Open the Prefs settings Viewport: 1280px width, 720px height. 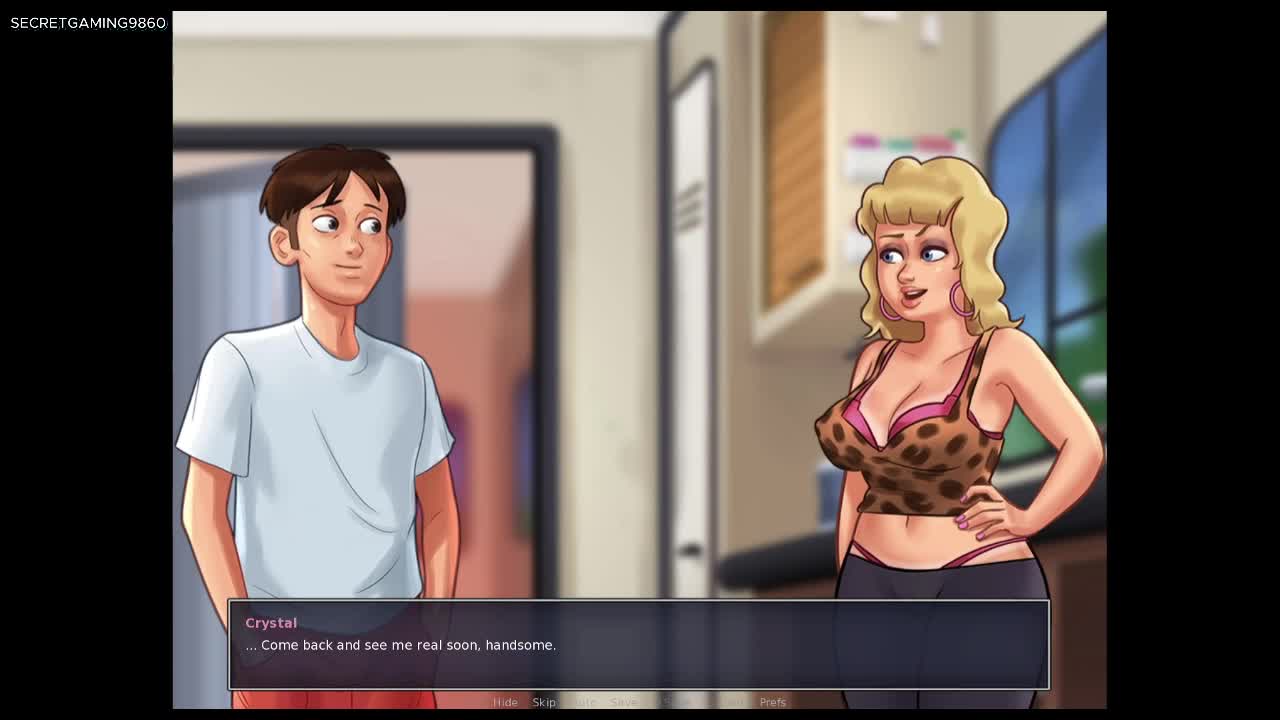point(773,702)
